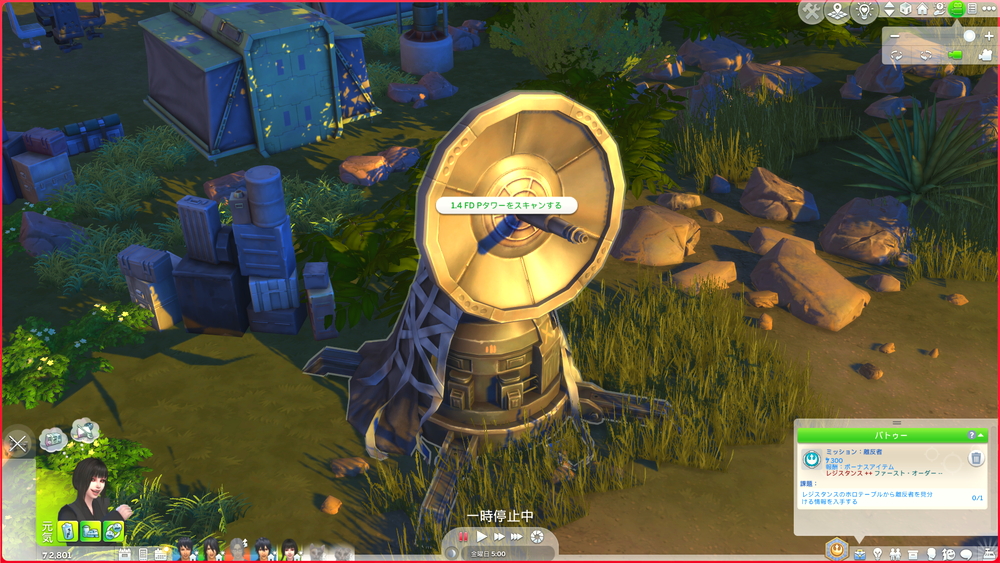Open the map view pin icon
Image resolution: width=1000 pixels, height=563 pixels.
837,11
